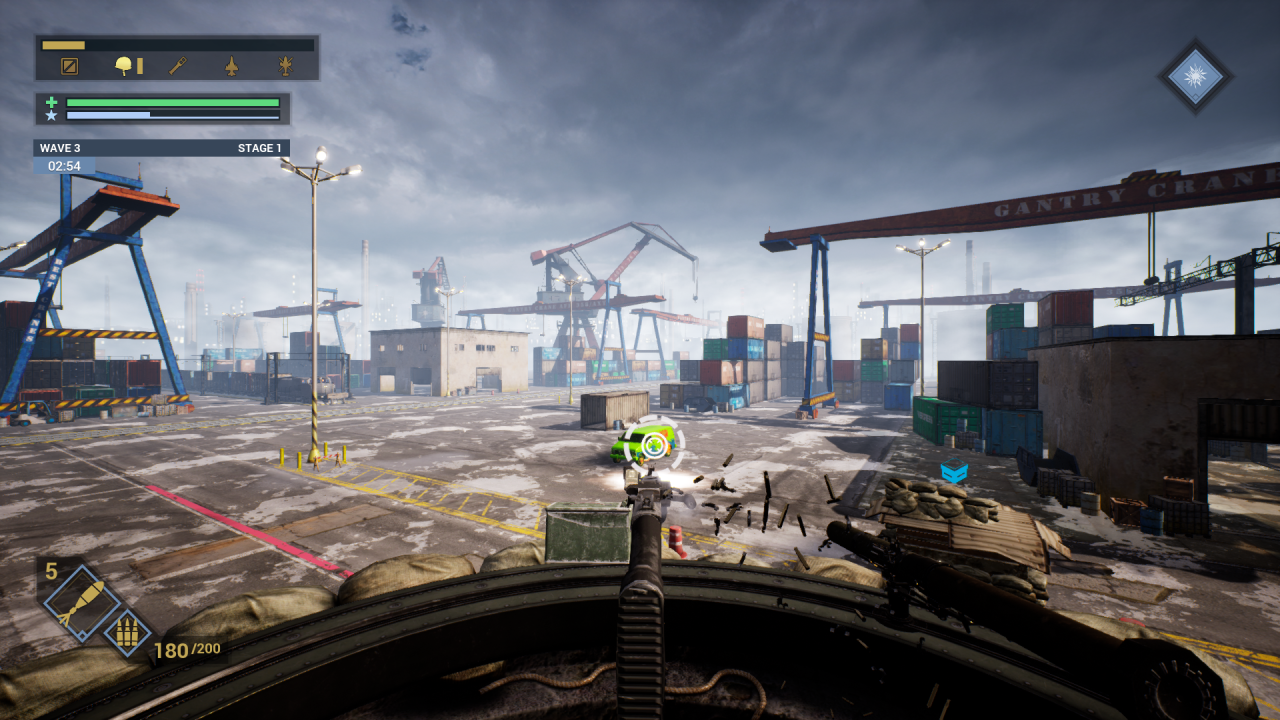Trigger the explosion burst special ability diamond
Viewport: 1280px width, 720px height.
click(x=1195, y=76)
